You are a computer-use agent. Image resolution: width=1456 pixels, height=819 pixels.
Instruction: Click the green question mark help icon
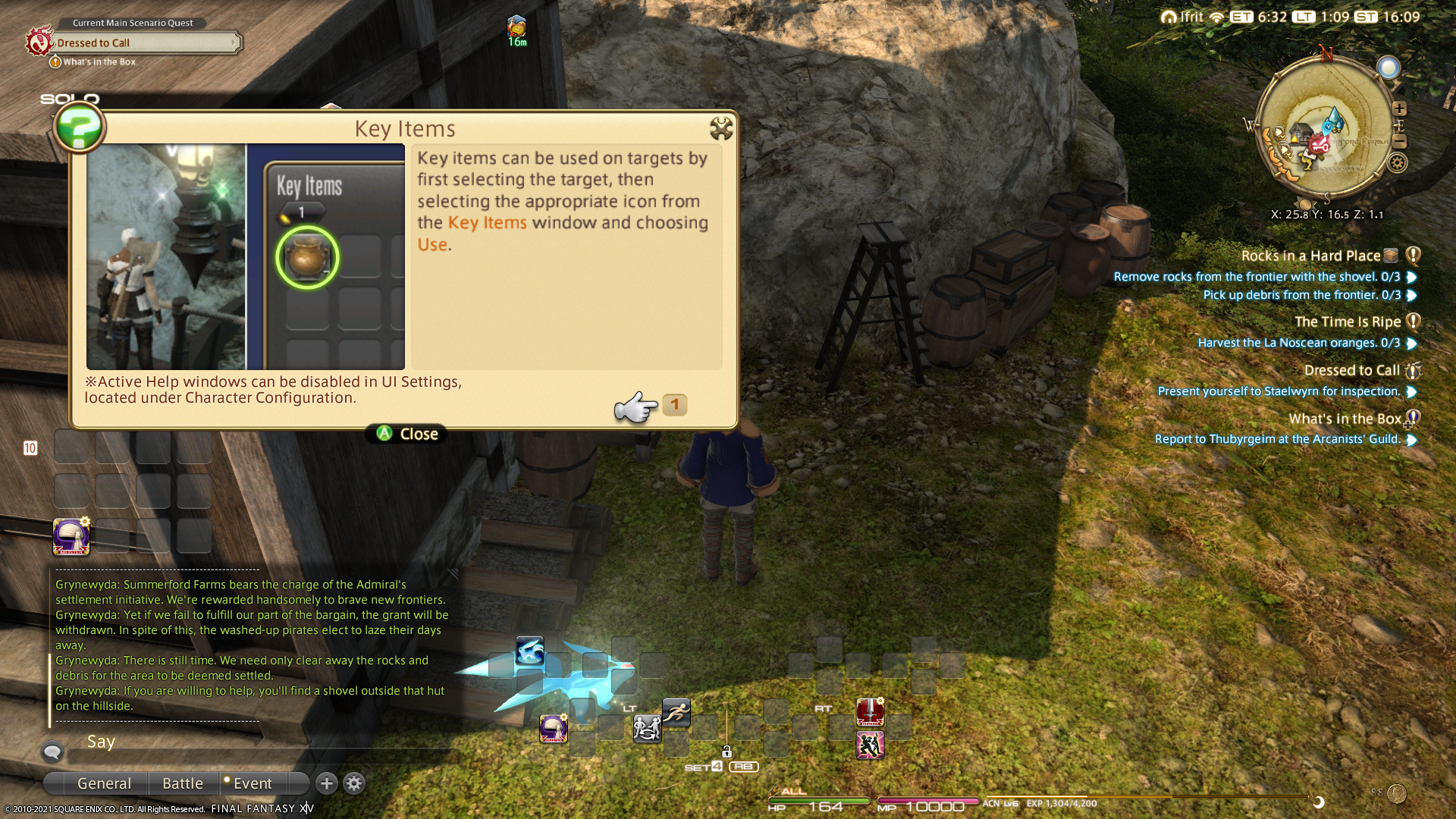pos(79,127)
